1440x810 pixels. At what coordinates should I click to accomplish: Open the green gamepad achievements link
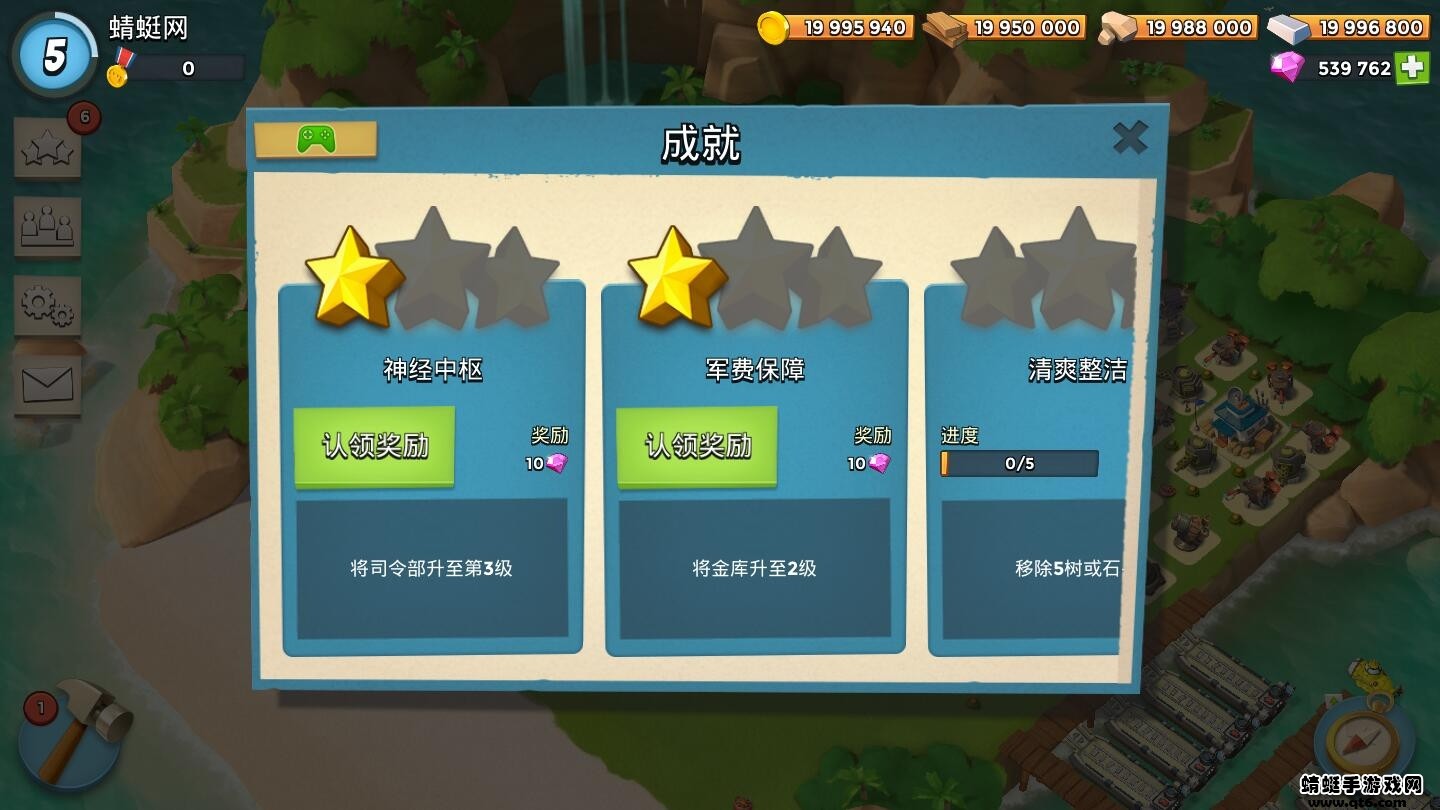[317, 140]
